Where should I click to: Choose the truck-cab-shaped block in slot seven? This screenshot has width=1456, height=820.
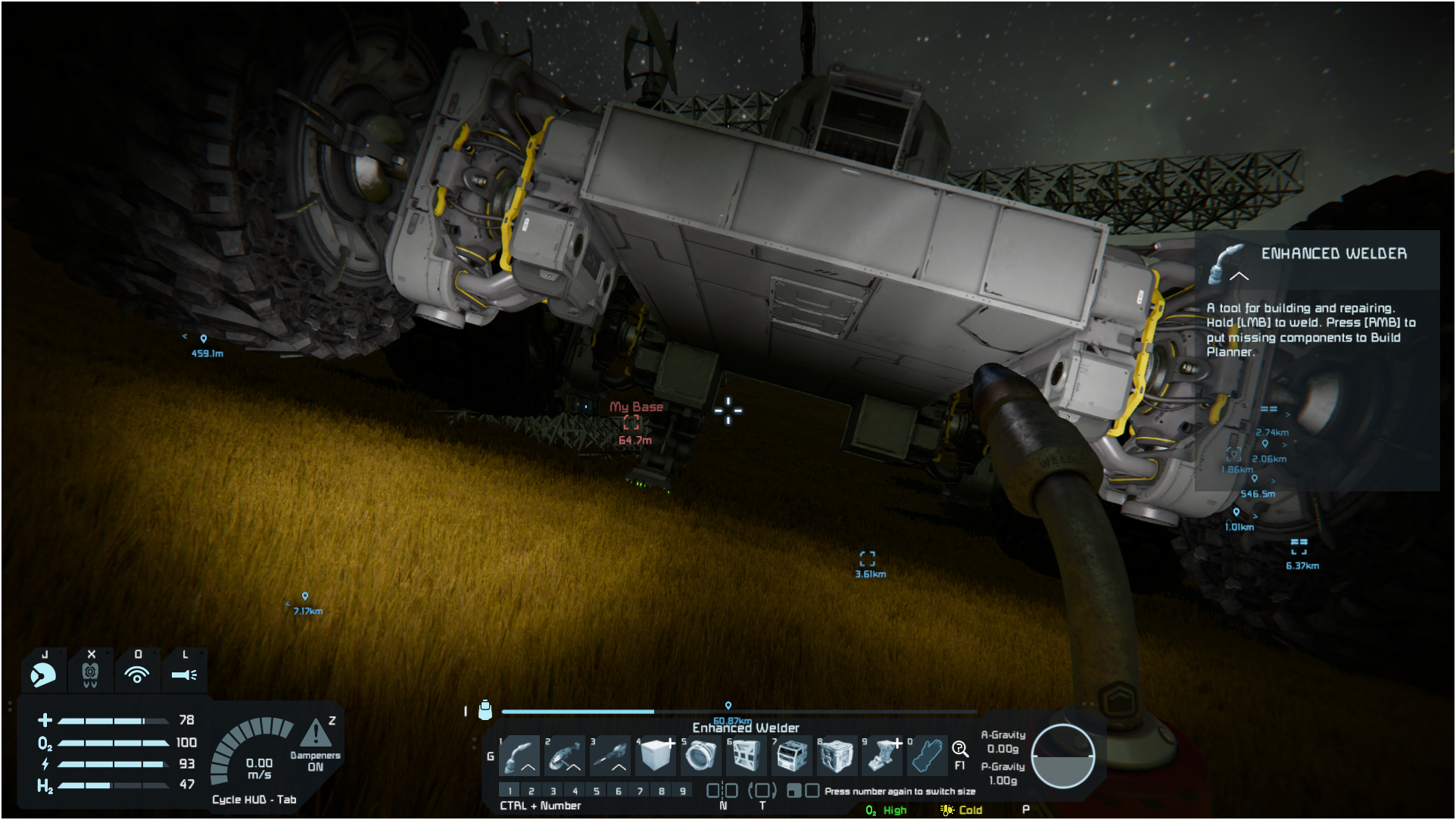[x=792, y=755]
